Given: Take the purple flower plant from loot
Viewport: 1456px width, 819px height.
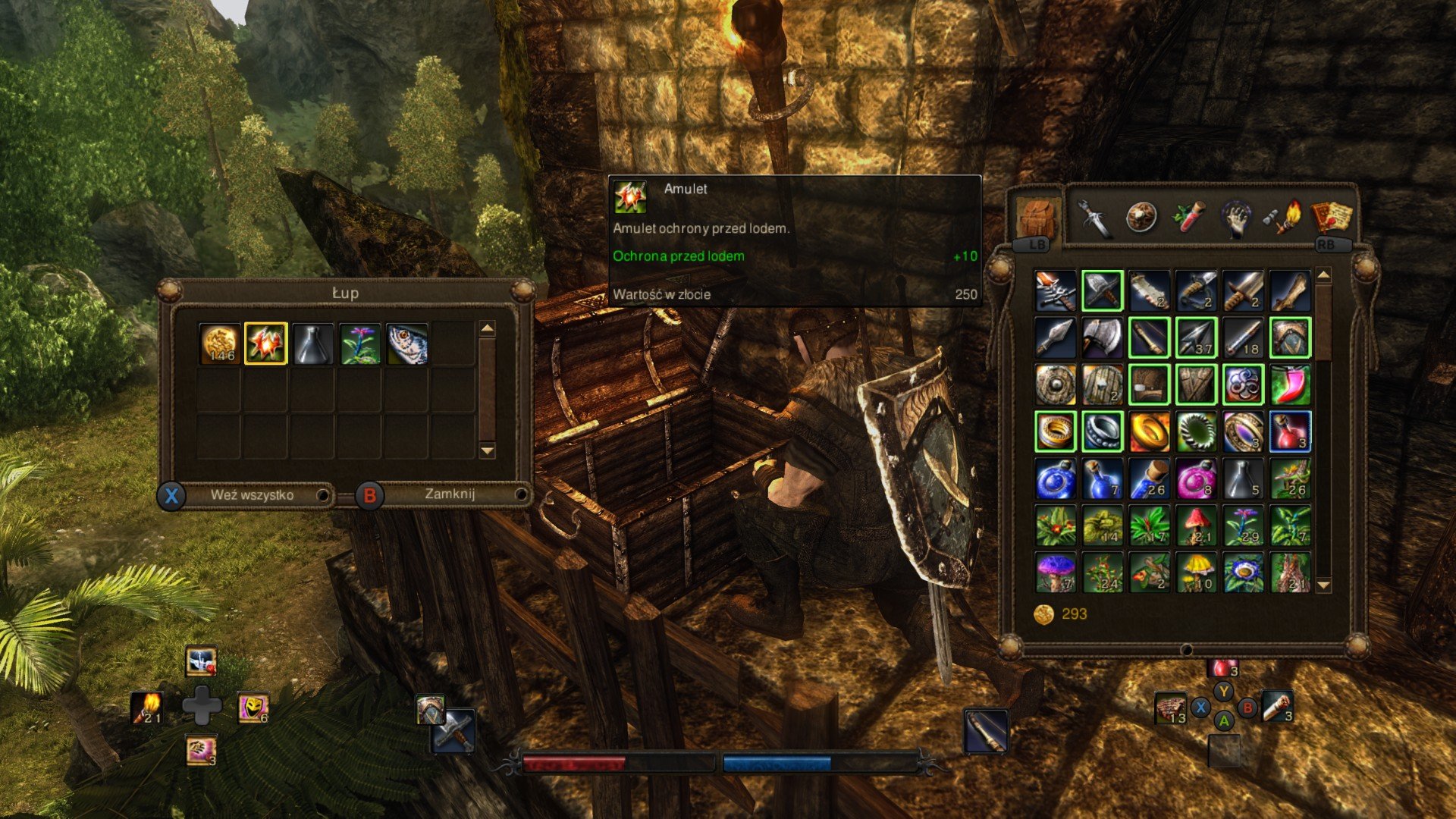Looking at the screenshot, I should pos(359,344).
